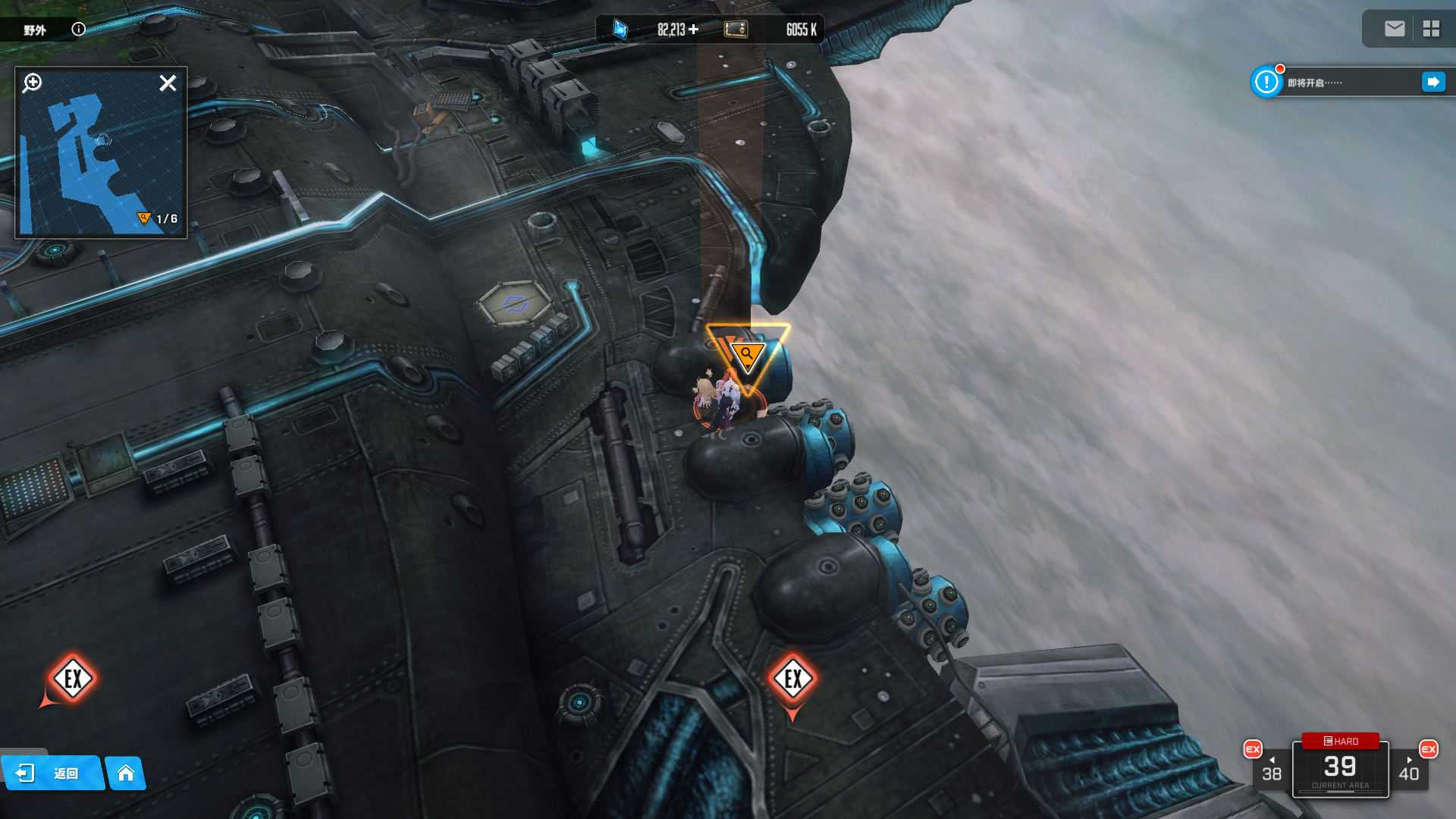Zoom in the minimap with the magnifier

point(32,83)
